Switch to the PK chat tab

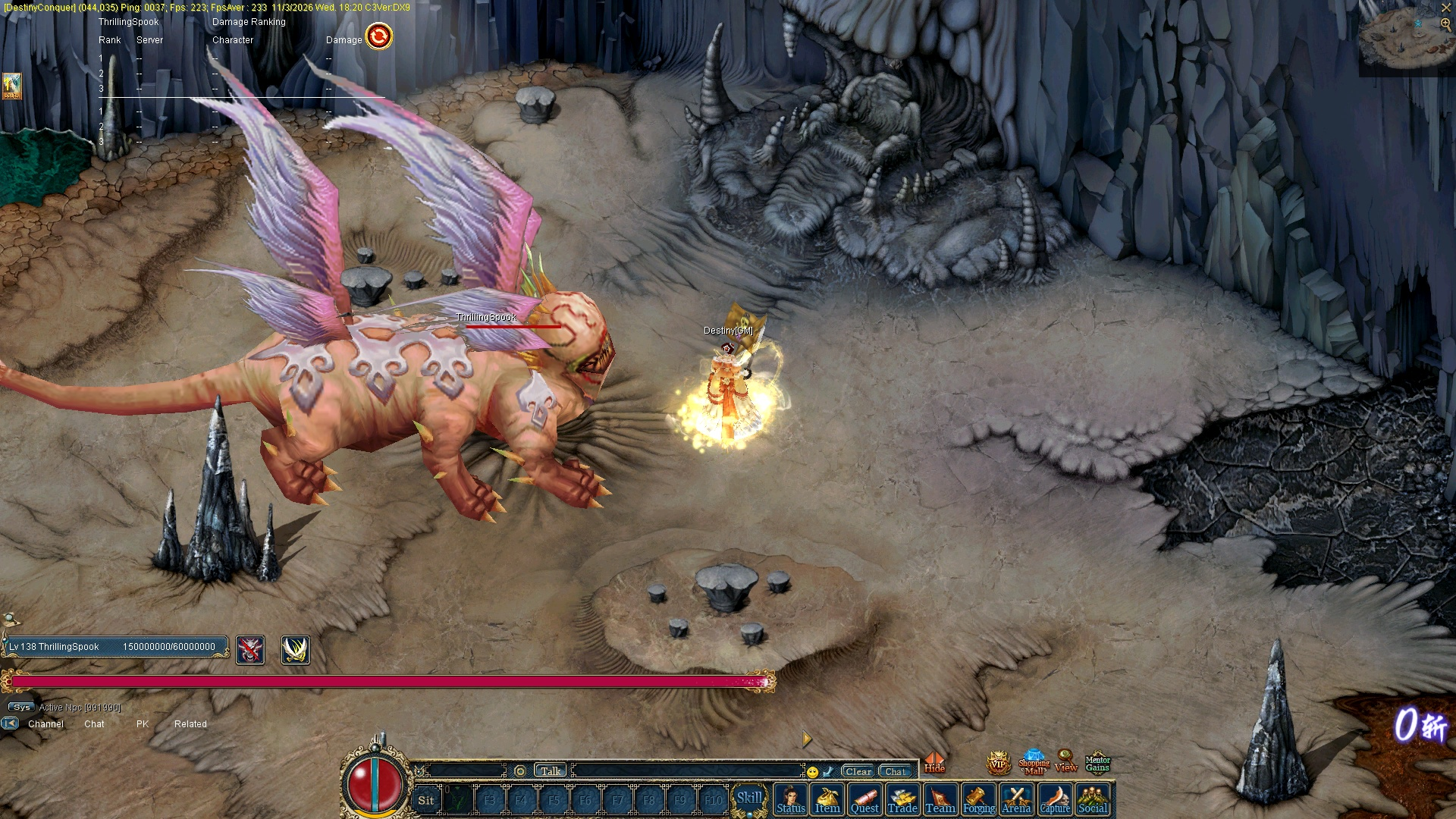(x=143, y=724)
